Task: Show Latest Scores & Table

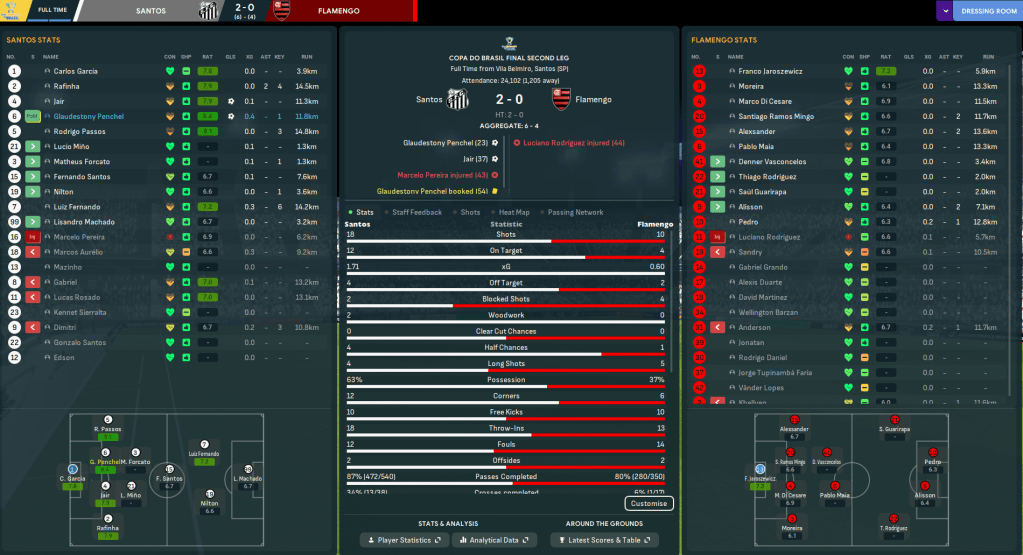Action: (x=604, y=540)
